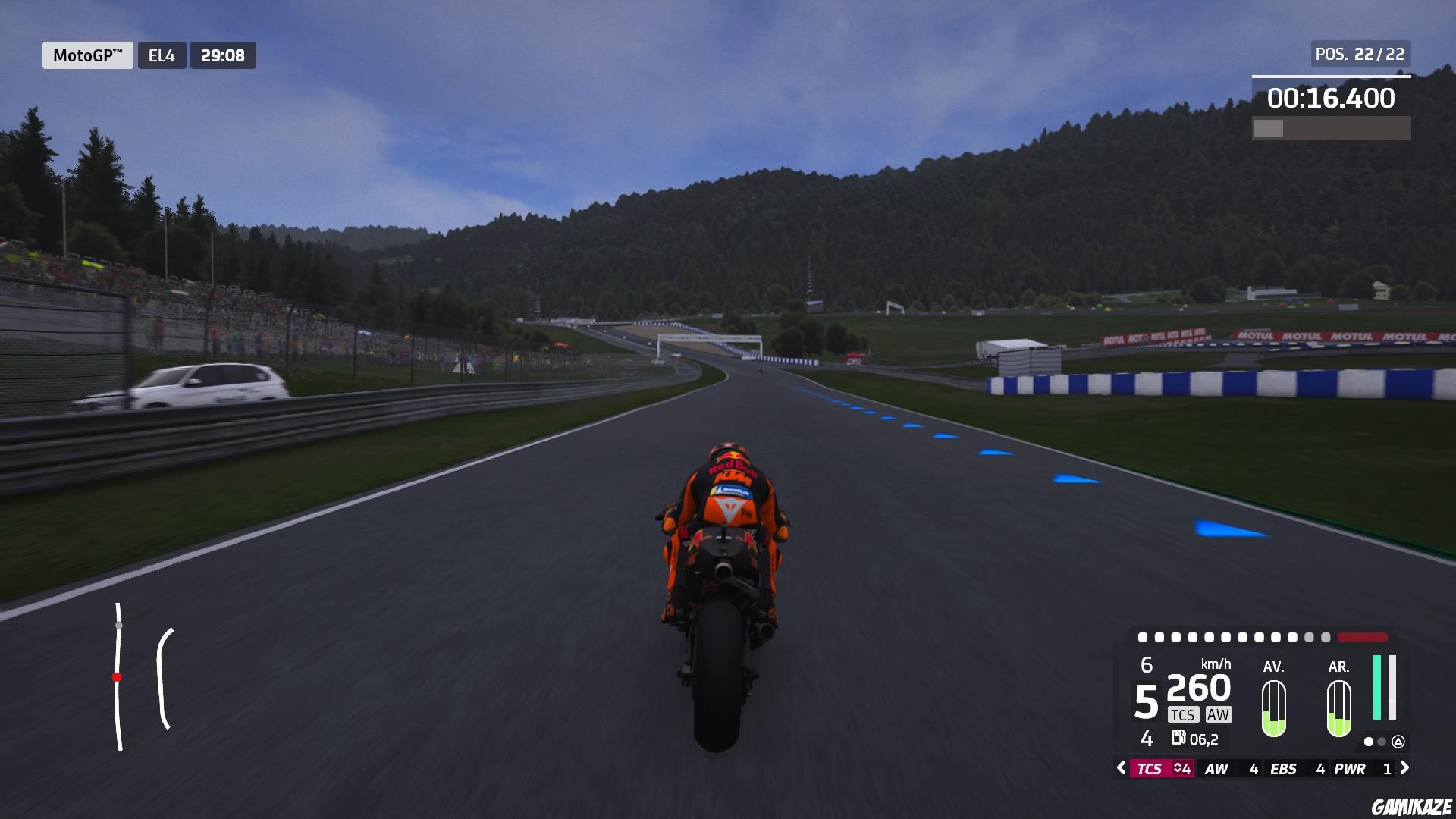Click the TCS badge under the speedometer

(1184, 714)
